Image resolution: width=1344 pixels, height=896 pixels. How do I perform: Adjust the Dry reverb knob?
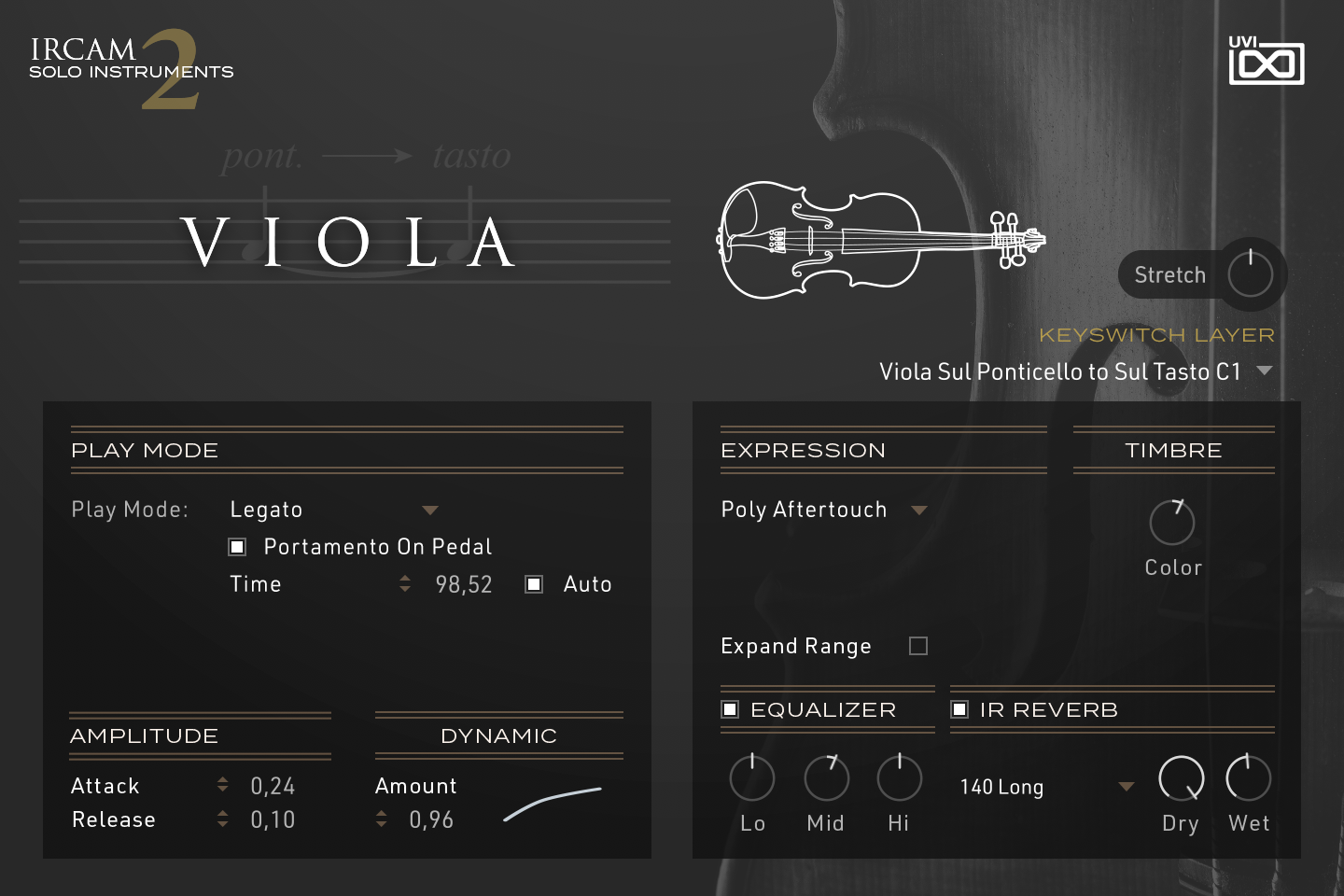coord(1181,778)
